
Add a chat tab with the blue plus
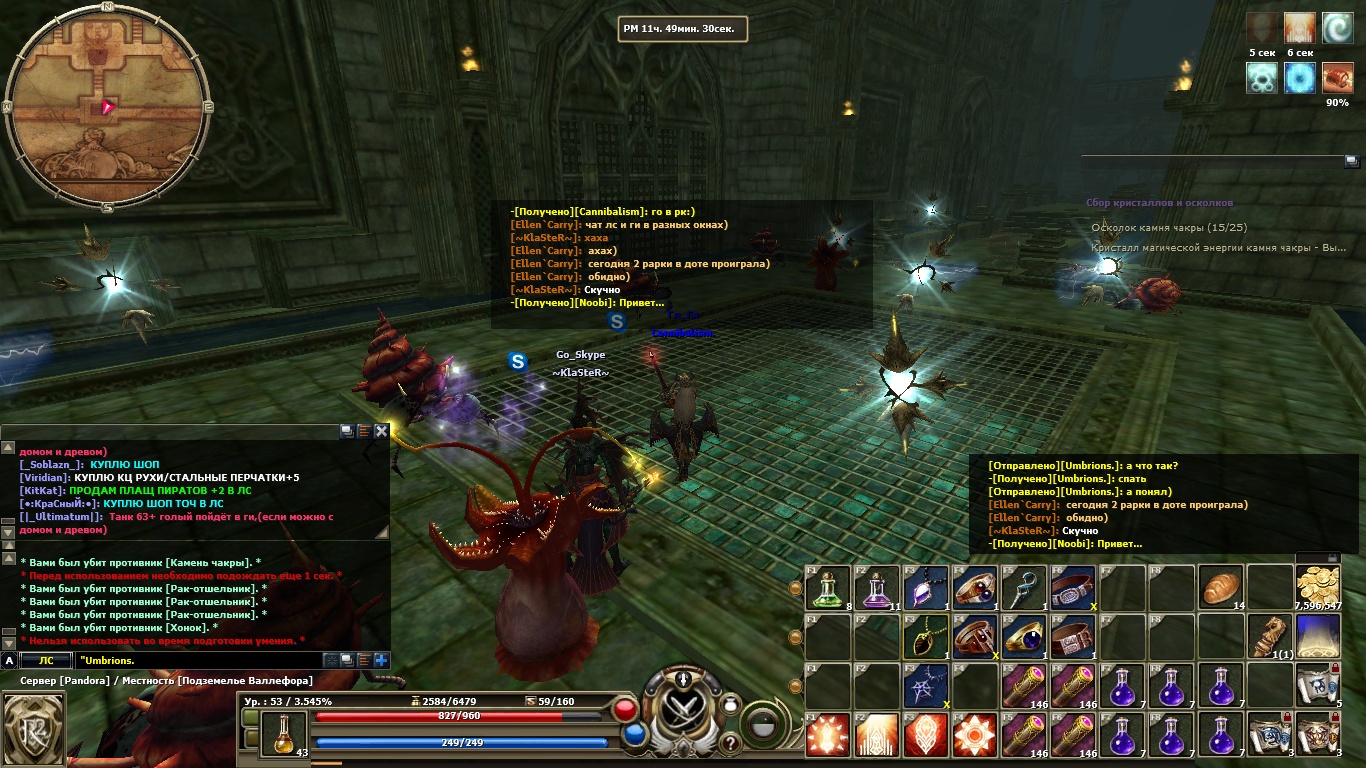click(x=381, y=660)
